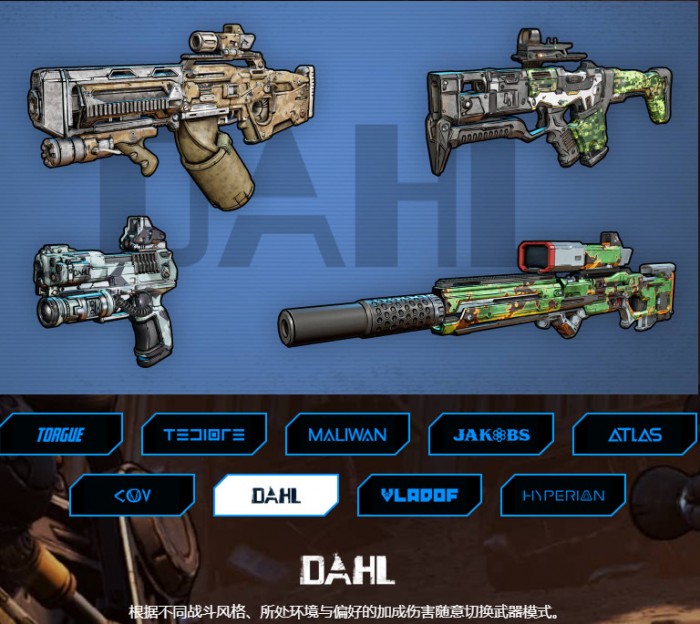The image size is (700, 624).
Task: View the VLADOF manufacturer tab
Action: pos(419,495)
